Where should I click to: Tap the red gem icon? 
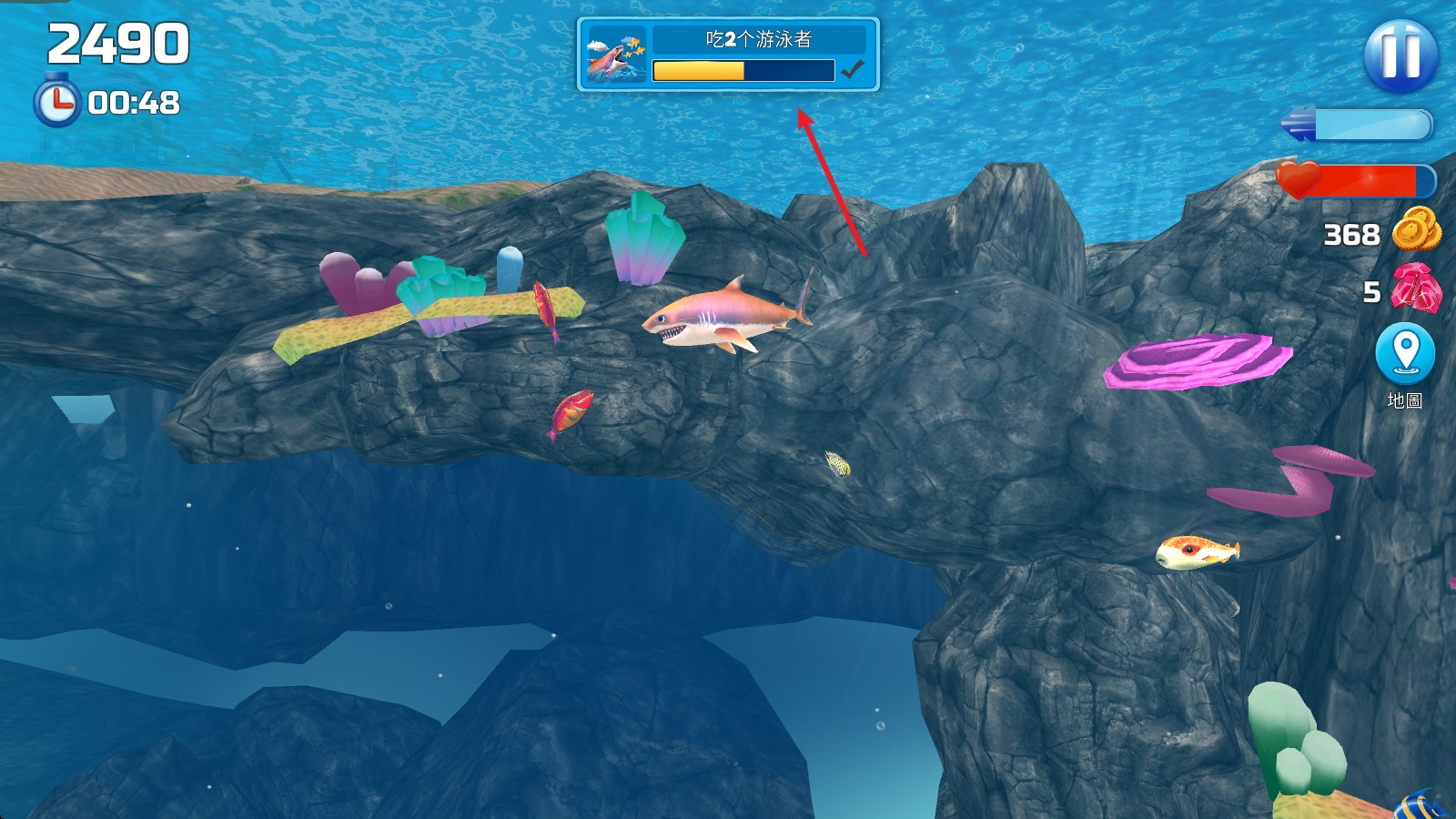pyautogui.click(x=1416, y=288)
